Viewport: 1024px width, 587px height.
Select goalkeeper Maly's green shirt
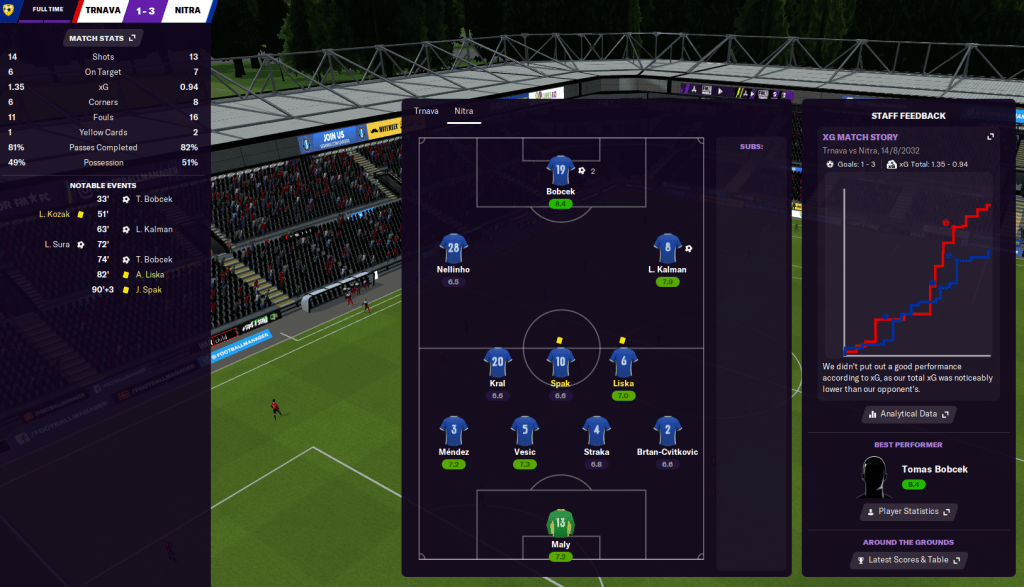pos(560,522)
